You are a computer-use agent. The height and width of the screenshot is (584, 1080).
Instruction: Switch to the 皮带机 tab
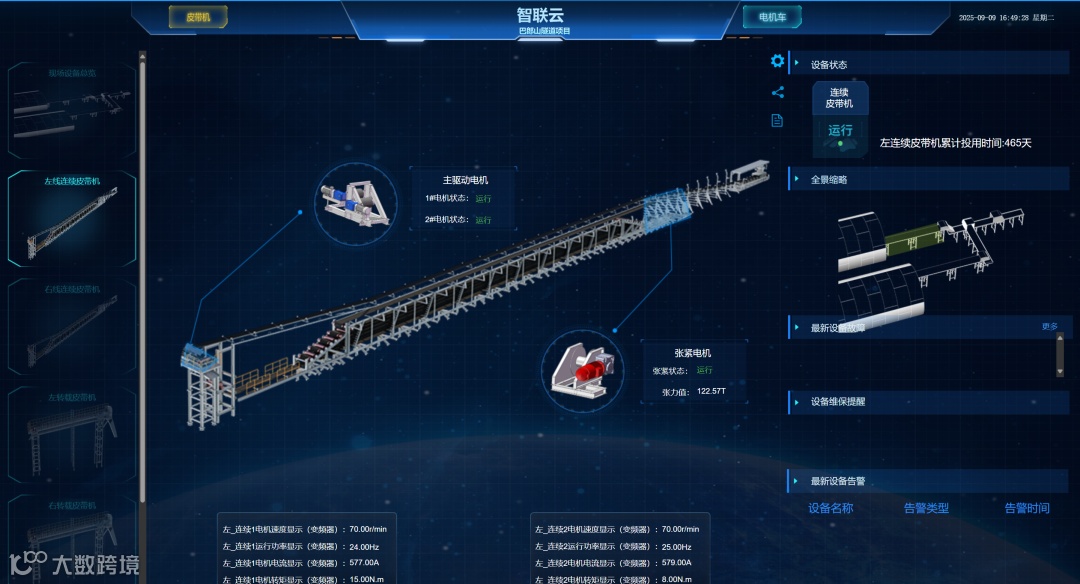tap(198, 17)
